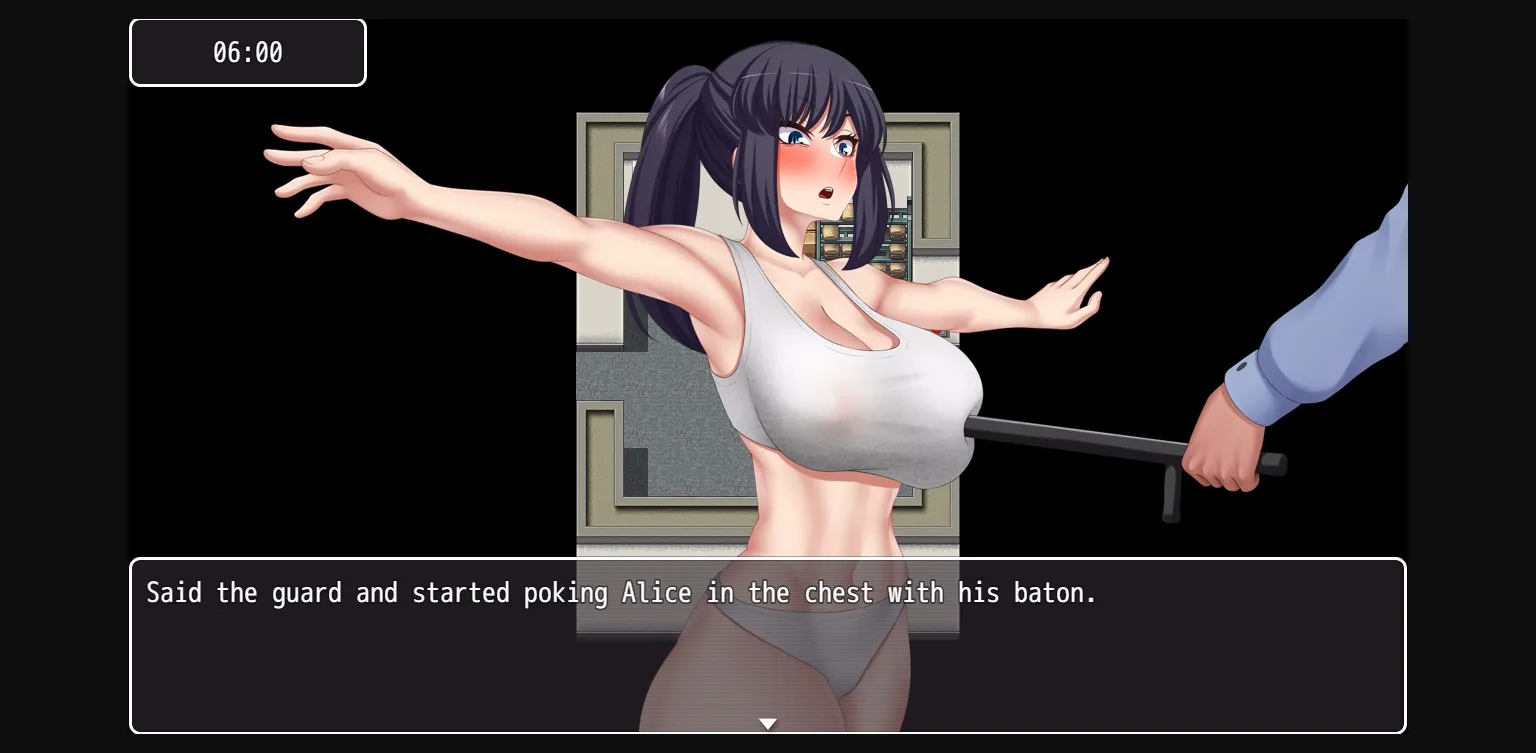The width and height of the screenshot is (1536, 753).
Task: Click the word guard in the dialogue text
Action: pyautogui.click(x=305, y=593)
